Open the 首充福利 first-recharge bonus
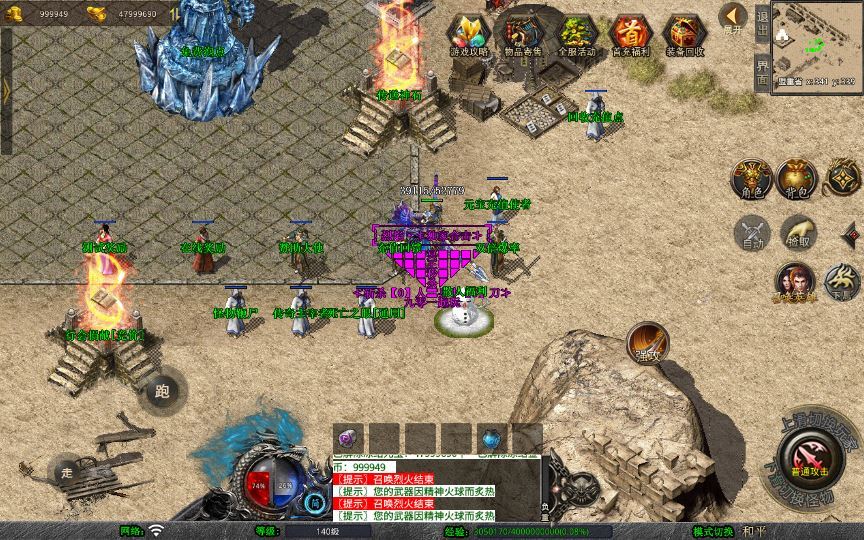This screenshot has width=864, height=540. coord(631,35)
